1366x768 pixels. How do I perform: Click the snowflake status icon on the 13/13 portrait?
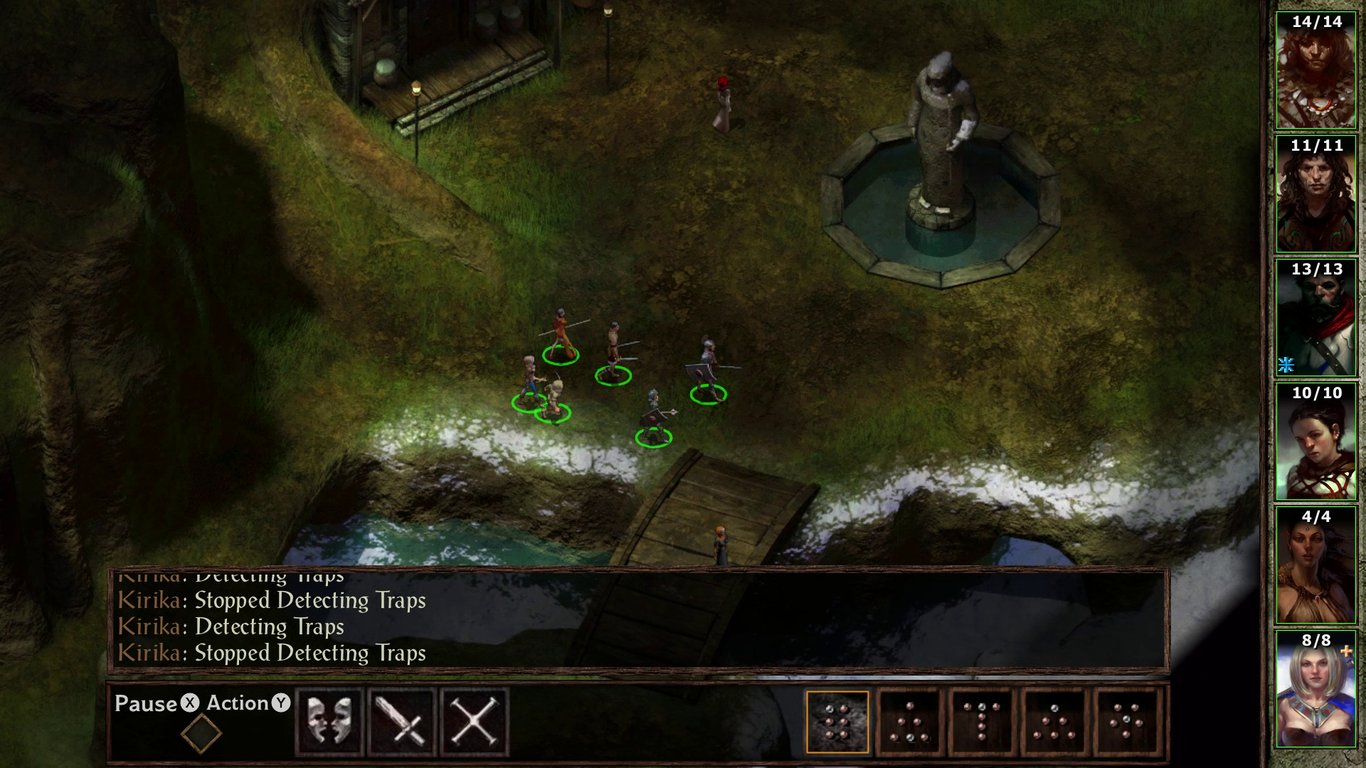[x=1289, y=362]
